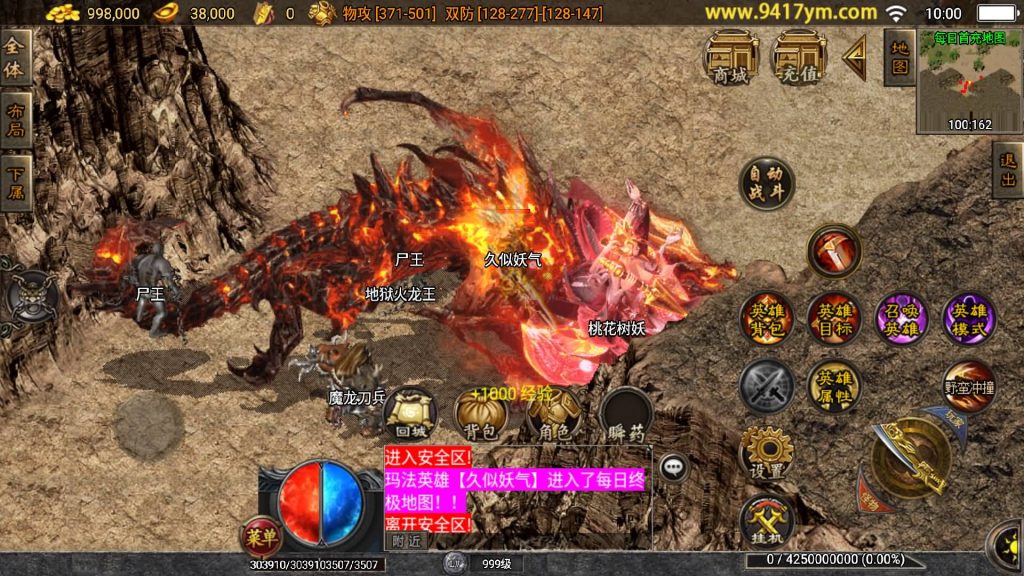Switch 英雄模式 hero mode

click(x=969, y=319)
